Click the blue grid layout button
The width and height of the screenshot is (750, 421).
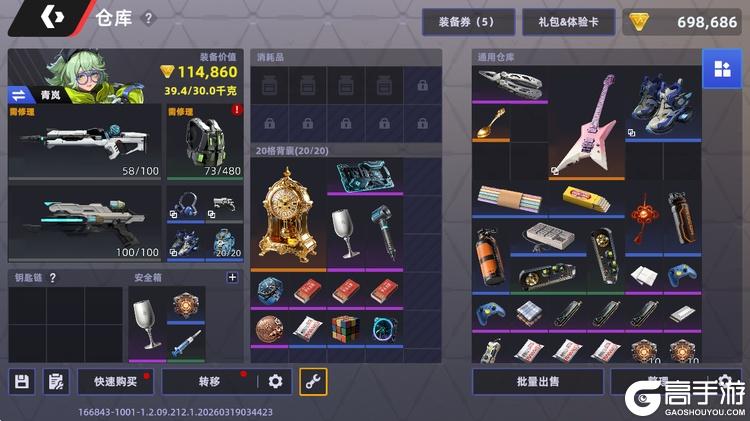pyautogui.click(x=720, y=69)
